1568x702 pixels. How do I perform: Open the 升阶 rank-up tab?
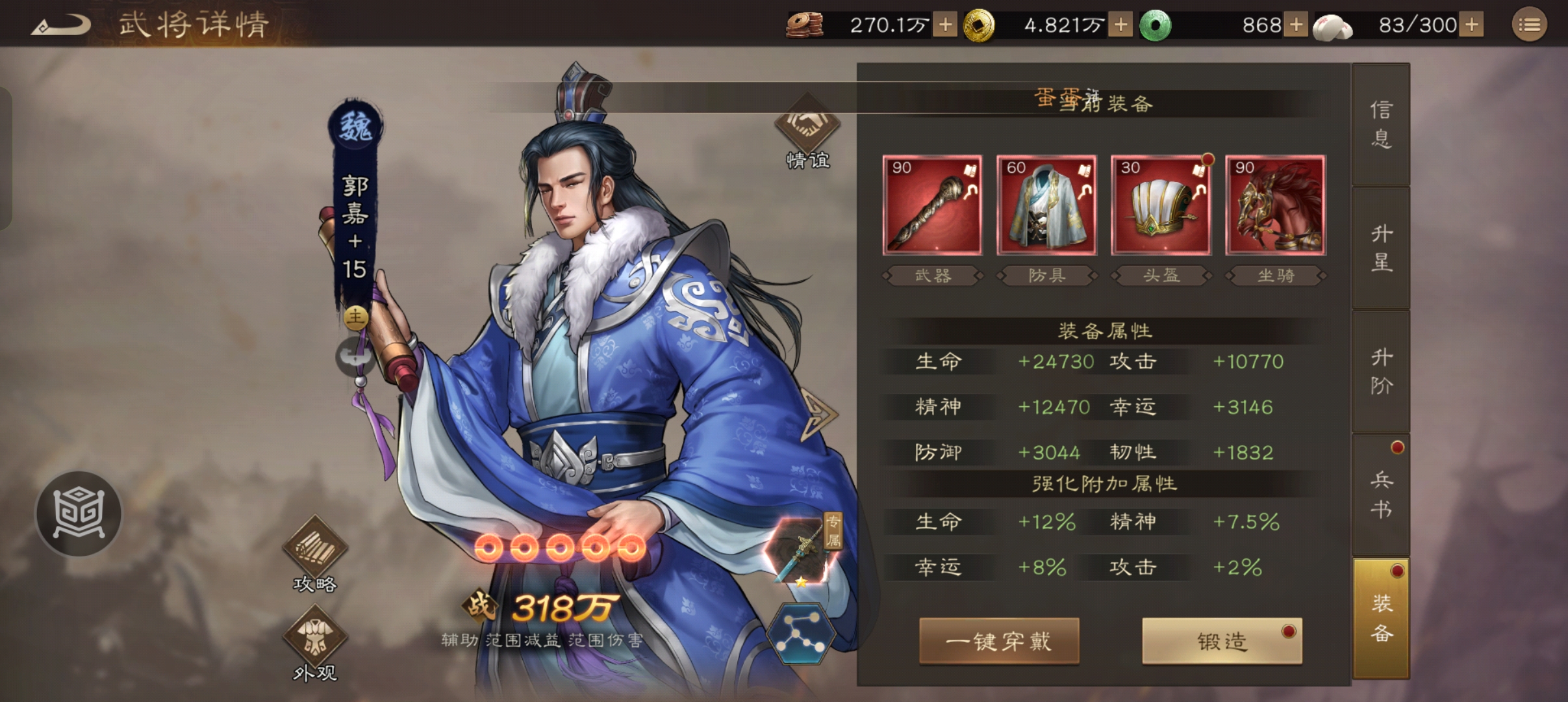1381,371
